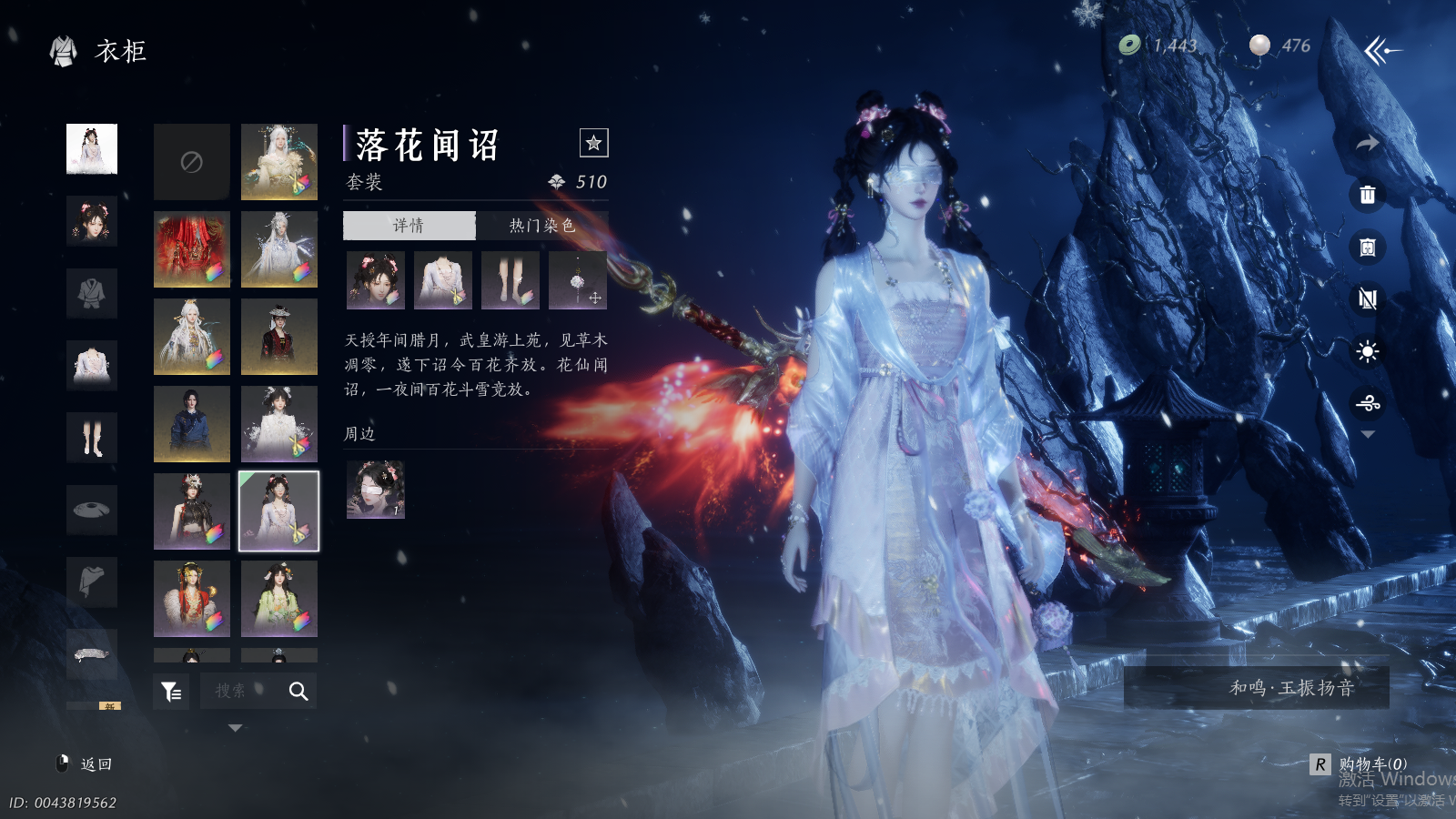
Task: Run search with the magnifier icon
Action: point(298,692)
